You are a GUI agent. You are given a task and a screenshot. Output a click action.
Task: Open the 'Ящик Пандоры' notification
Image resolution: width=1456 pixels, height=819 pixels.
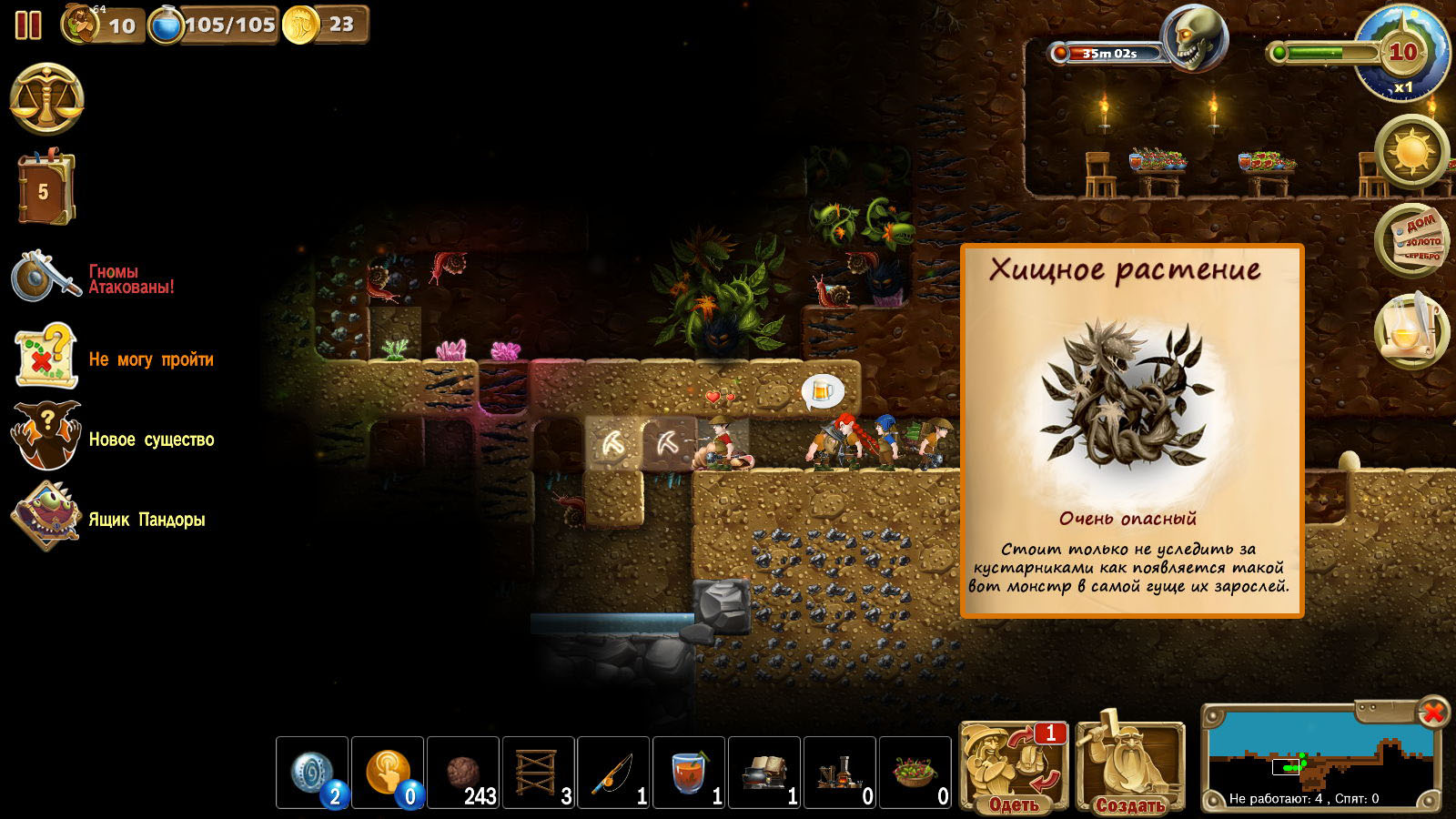click(x=47, y=518)
